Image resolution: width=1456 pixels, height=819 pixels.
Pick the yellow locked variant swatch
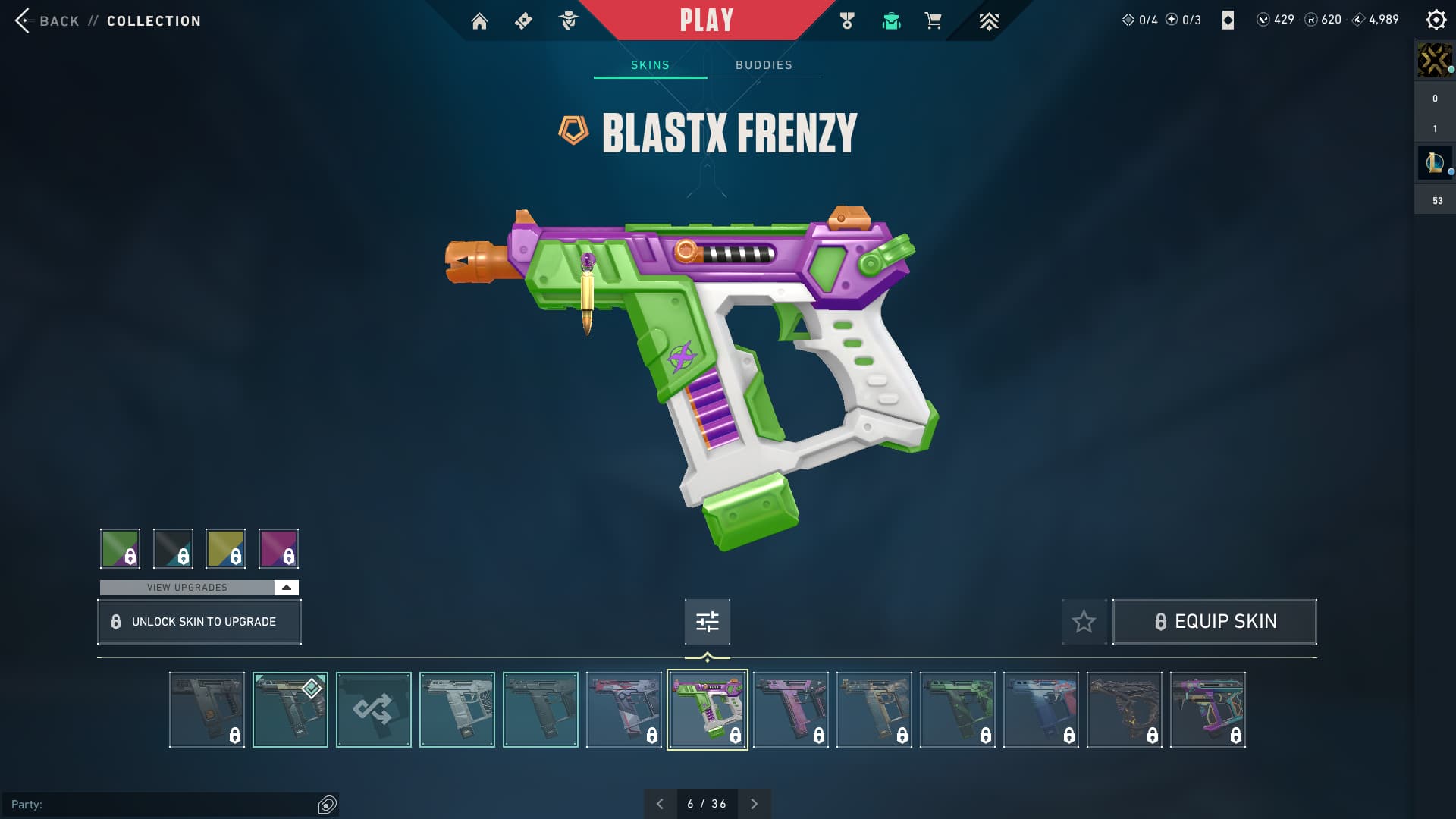225,548
